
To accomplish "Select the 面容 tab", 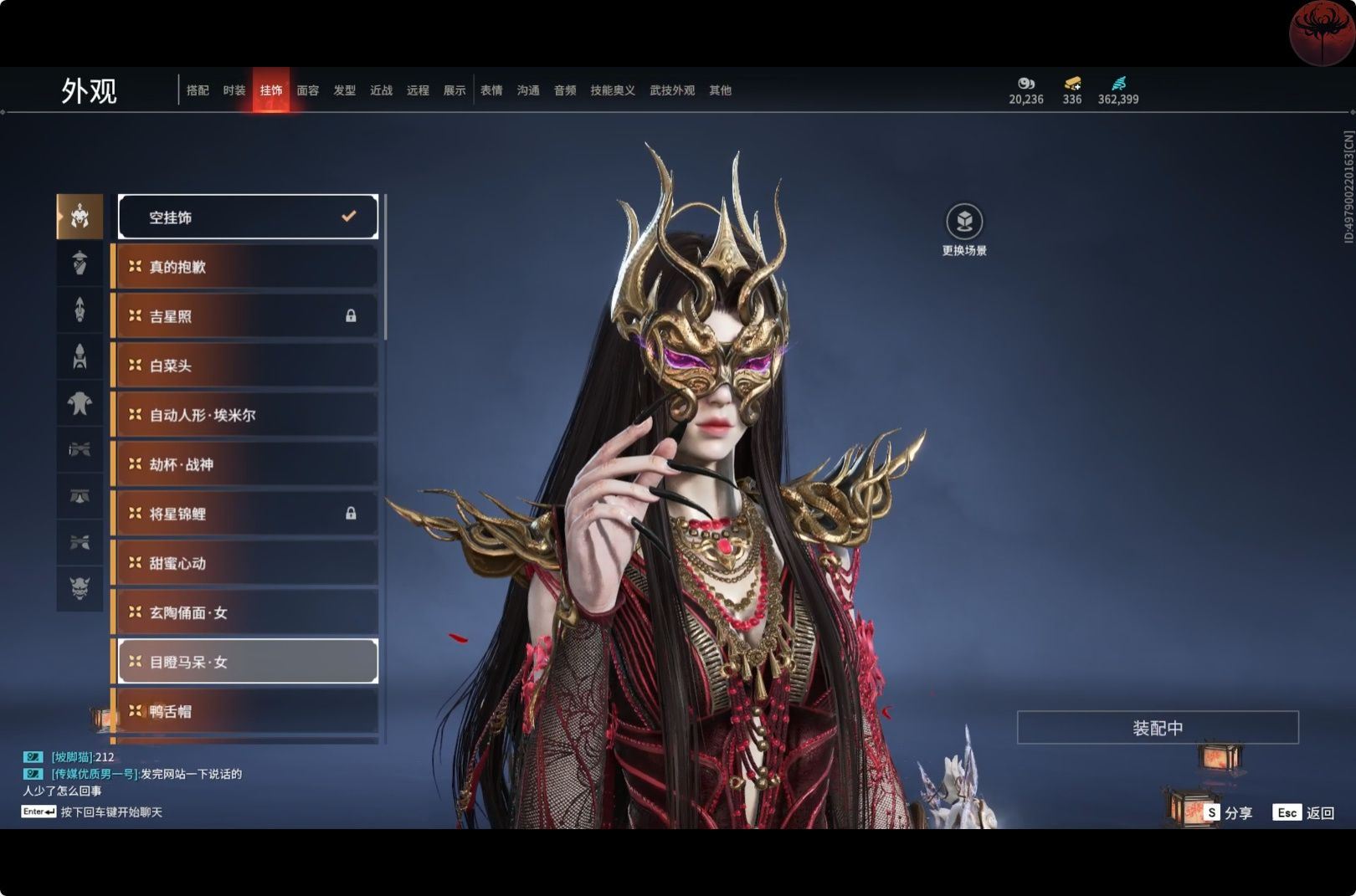I will pyautogui.click(x=308, y=90).
